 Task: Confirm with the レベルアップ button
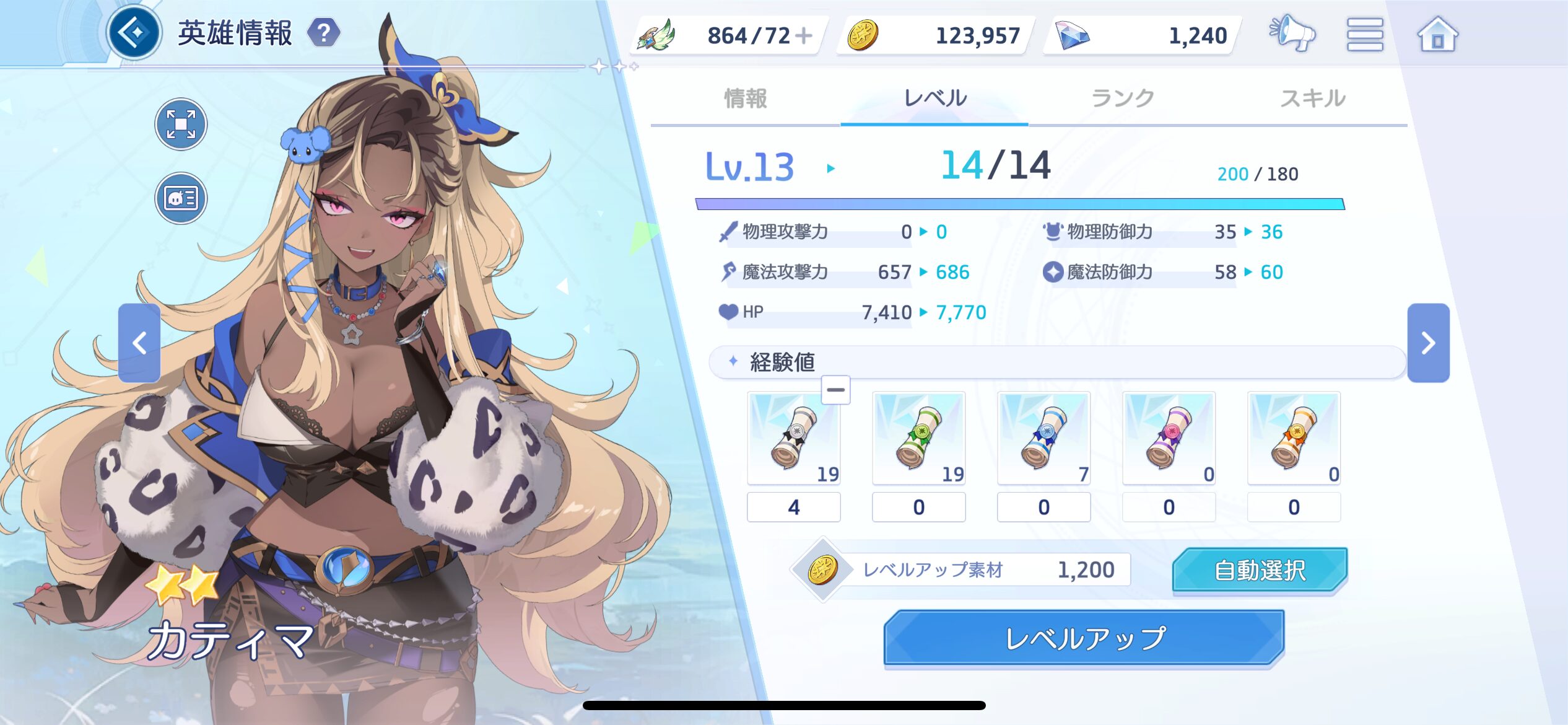click(x=1084, y=638)
